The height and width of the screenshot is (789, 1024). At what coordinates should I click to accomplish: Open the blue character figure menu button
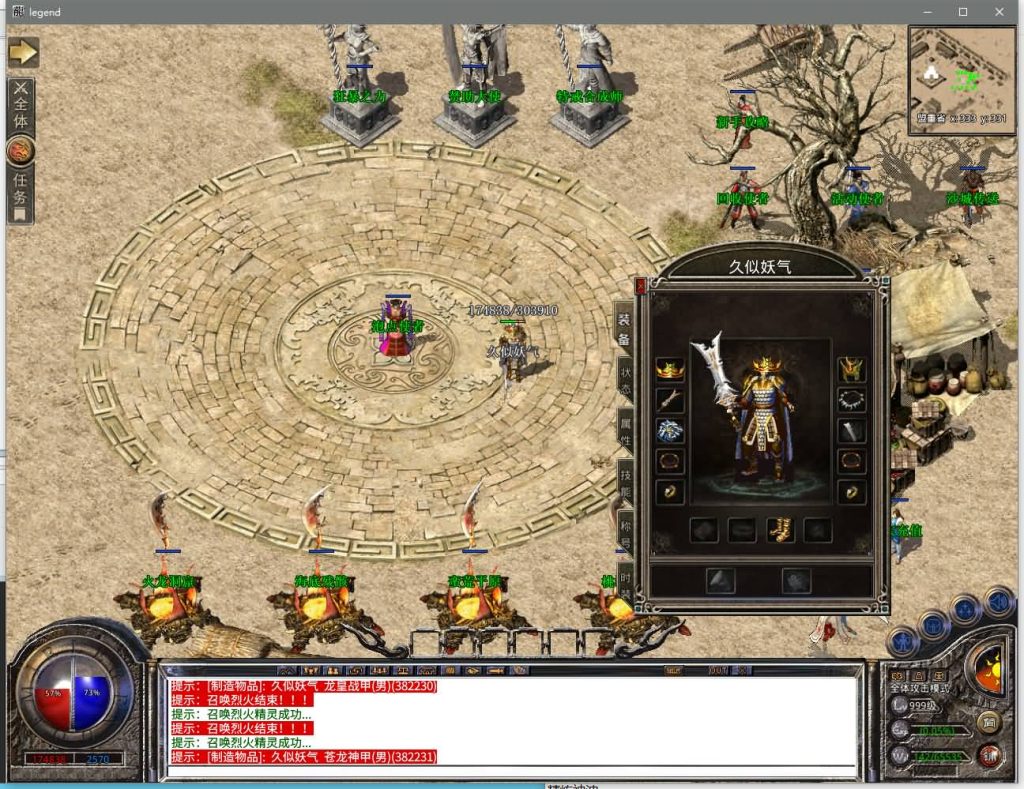click(x=902, y=640)
